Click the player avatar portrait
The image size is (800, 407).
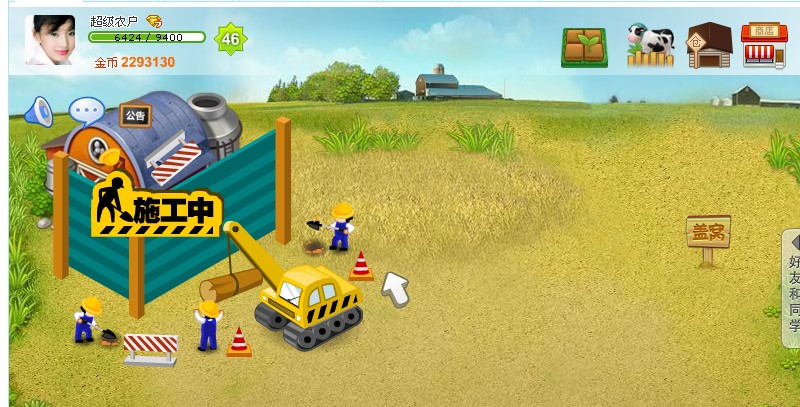[50, 41]
